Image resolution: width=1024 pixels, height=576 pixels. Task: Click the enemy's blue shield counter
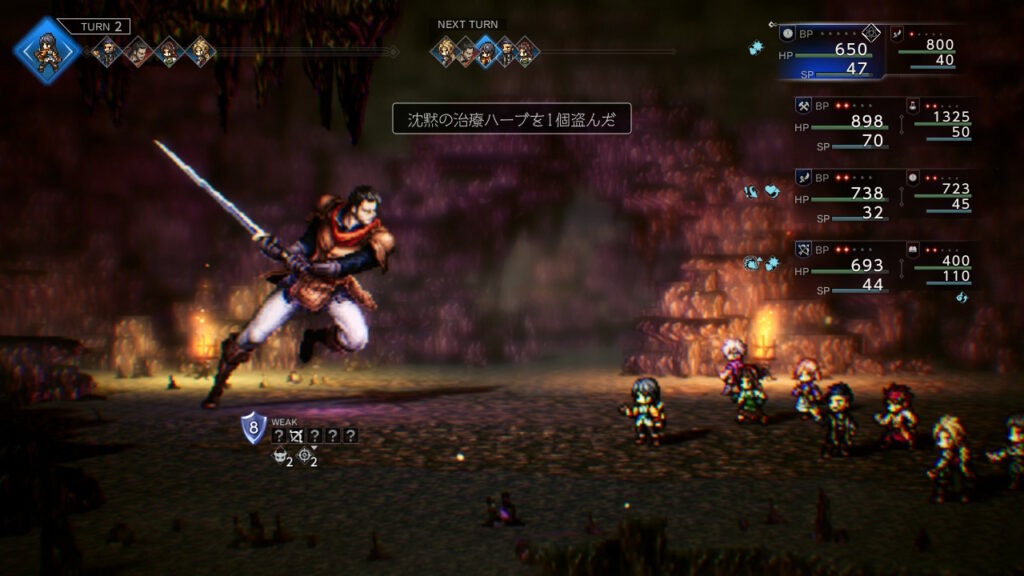pyautogui.click(x=254, y=428)
